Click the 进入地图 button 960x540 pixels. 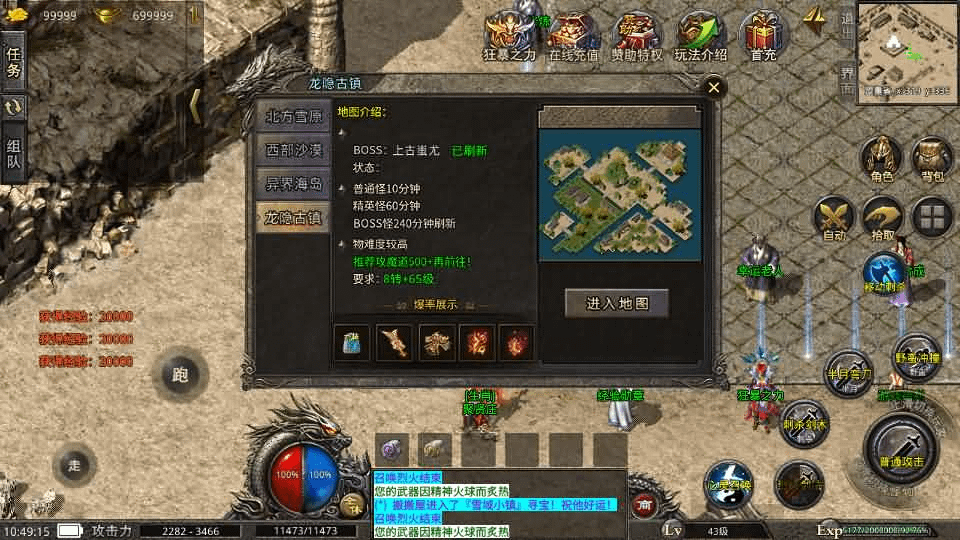pyautogui.click(x=615, y=303)
